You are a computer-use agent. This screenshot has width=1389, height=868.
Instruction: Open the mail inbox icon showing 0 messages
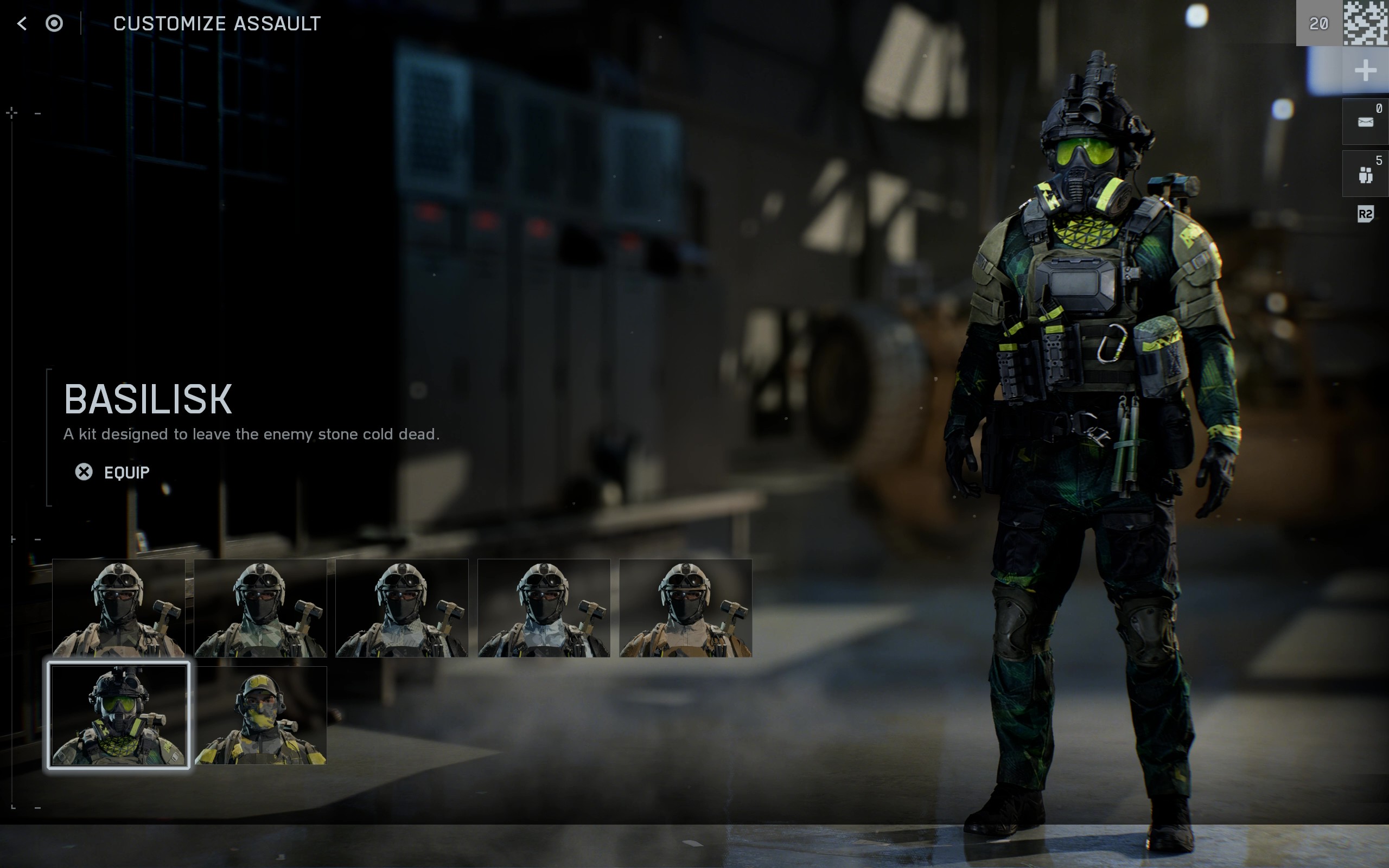coord(1366,120)
